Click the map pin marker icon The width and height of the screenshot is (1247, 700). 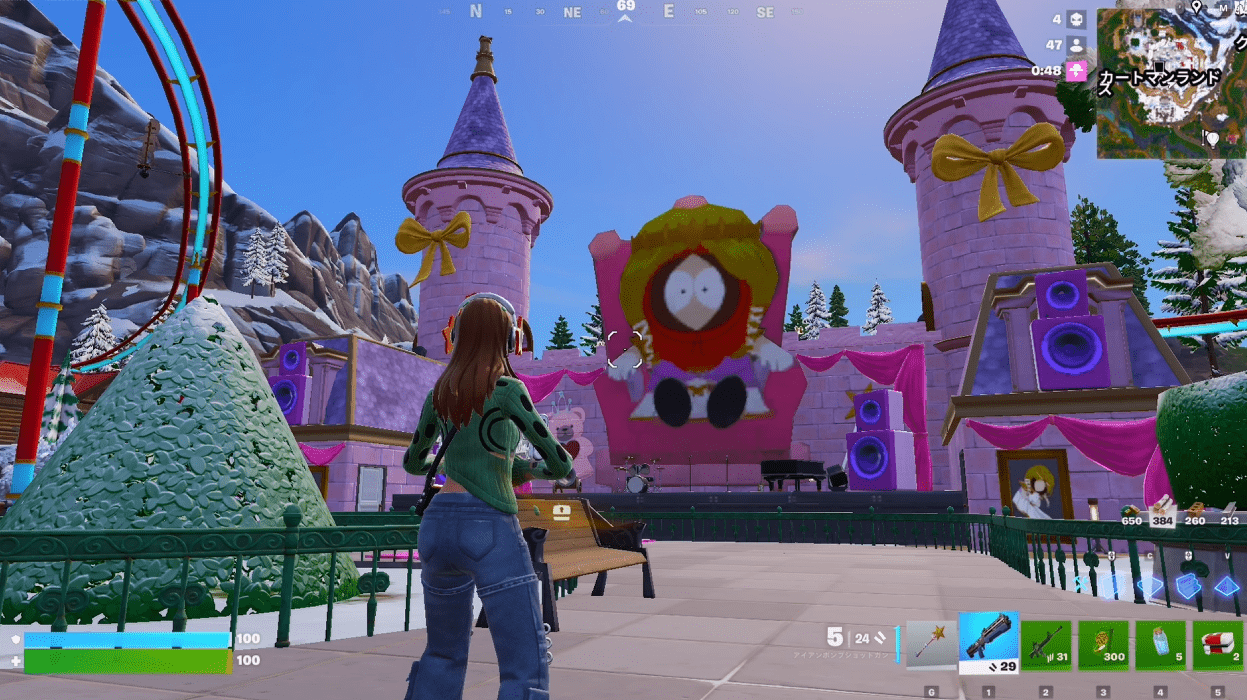click(1196, 8)
